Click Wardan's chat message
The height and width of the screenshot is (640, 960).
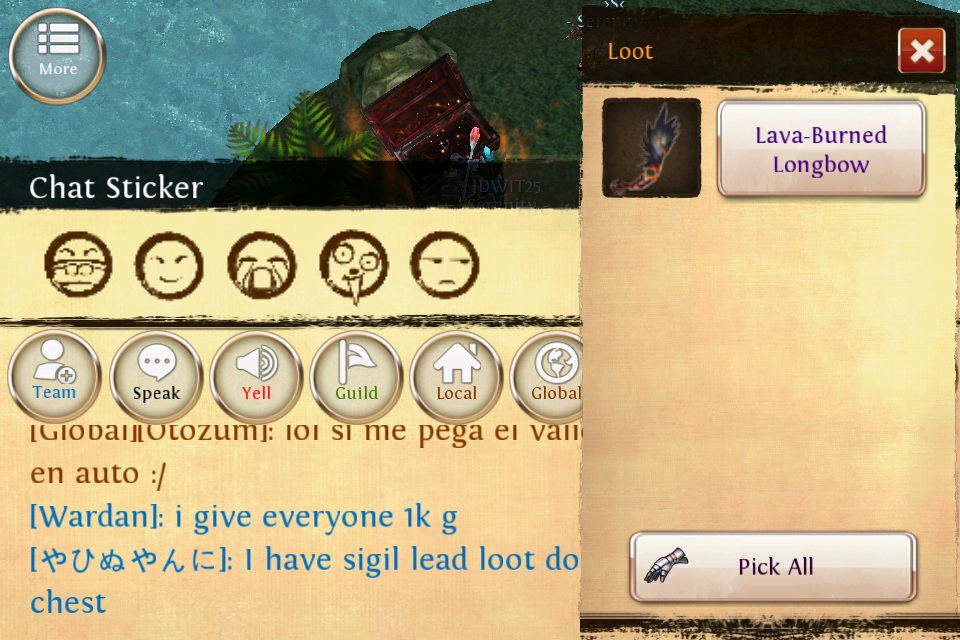[243, 516]
